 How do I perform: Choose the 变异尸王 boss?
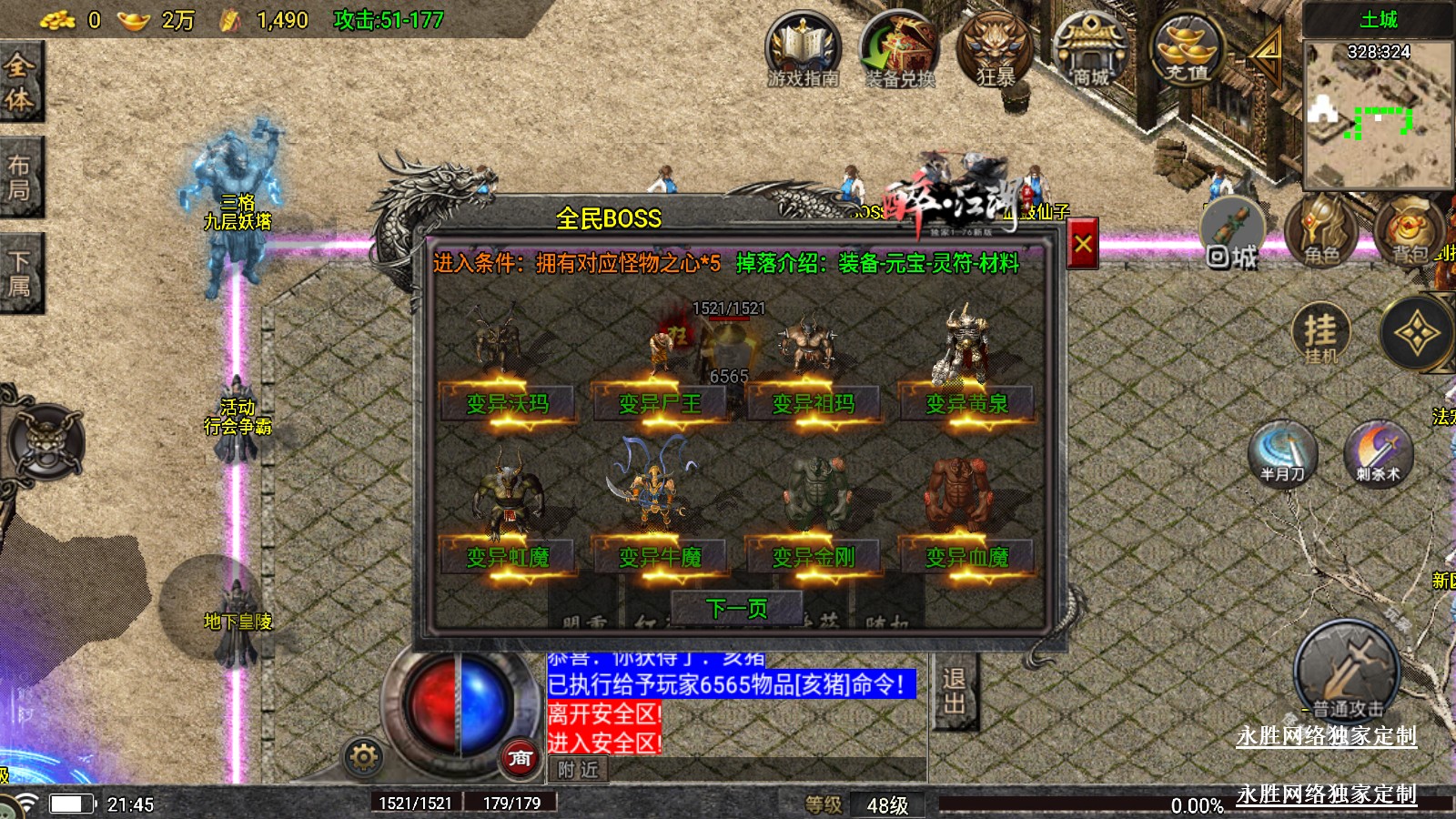click(660, 403)
